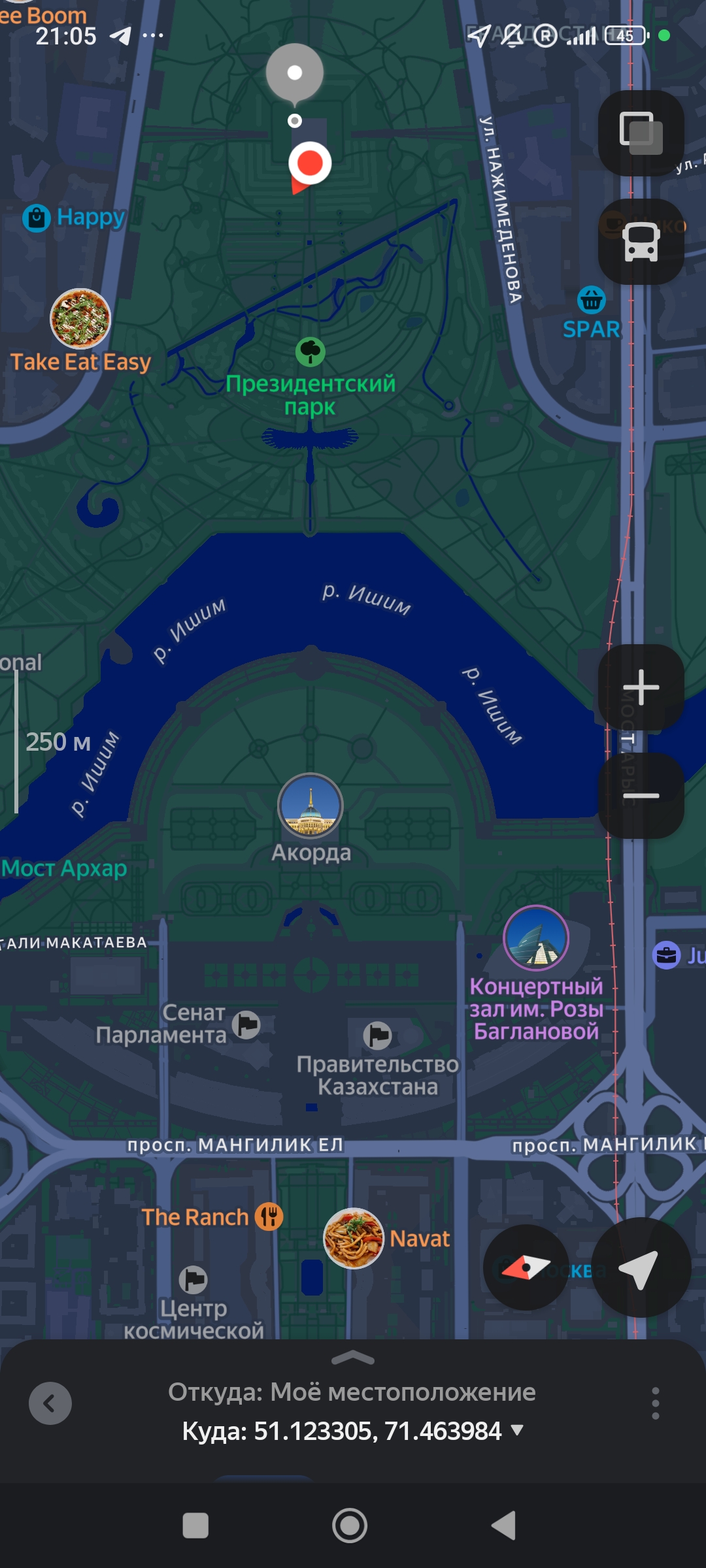Tap the SPAR store marker
This screenshot has height=1568, width=706.
(x=591, y=301)
